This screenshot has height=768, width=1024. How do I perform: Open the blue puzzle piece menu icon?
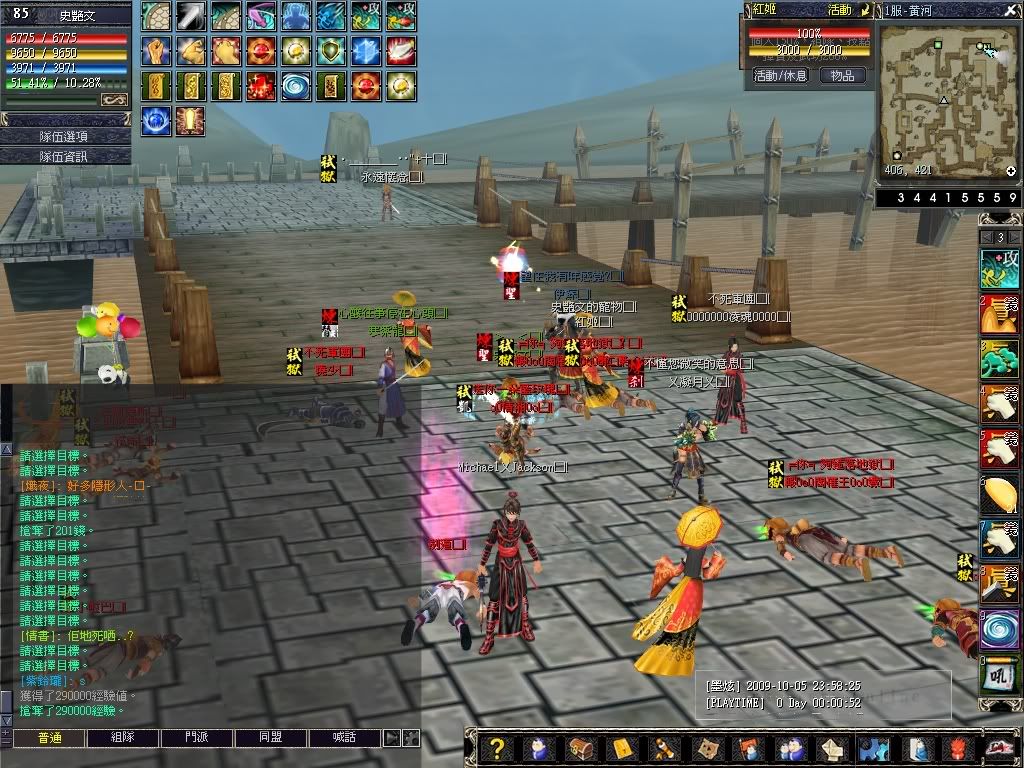[875, 748]
